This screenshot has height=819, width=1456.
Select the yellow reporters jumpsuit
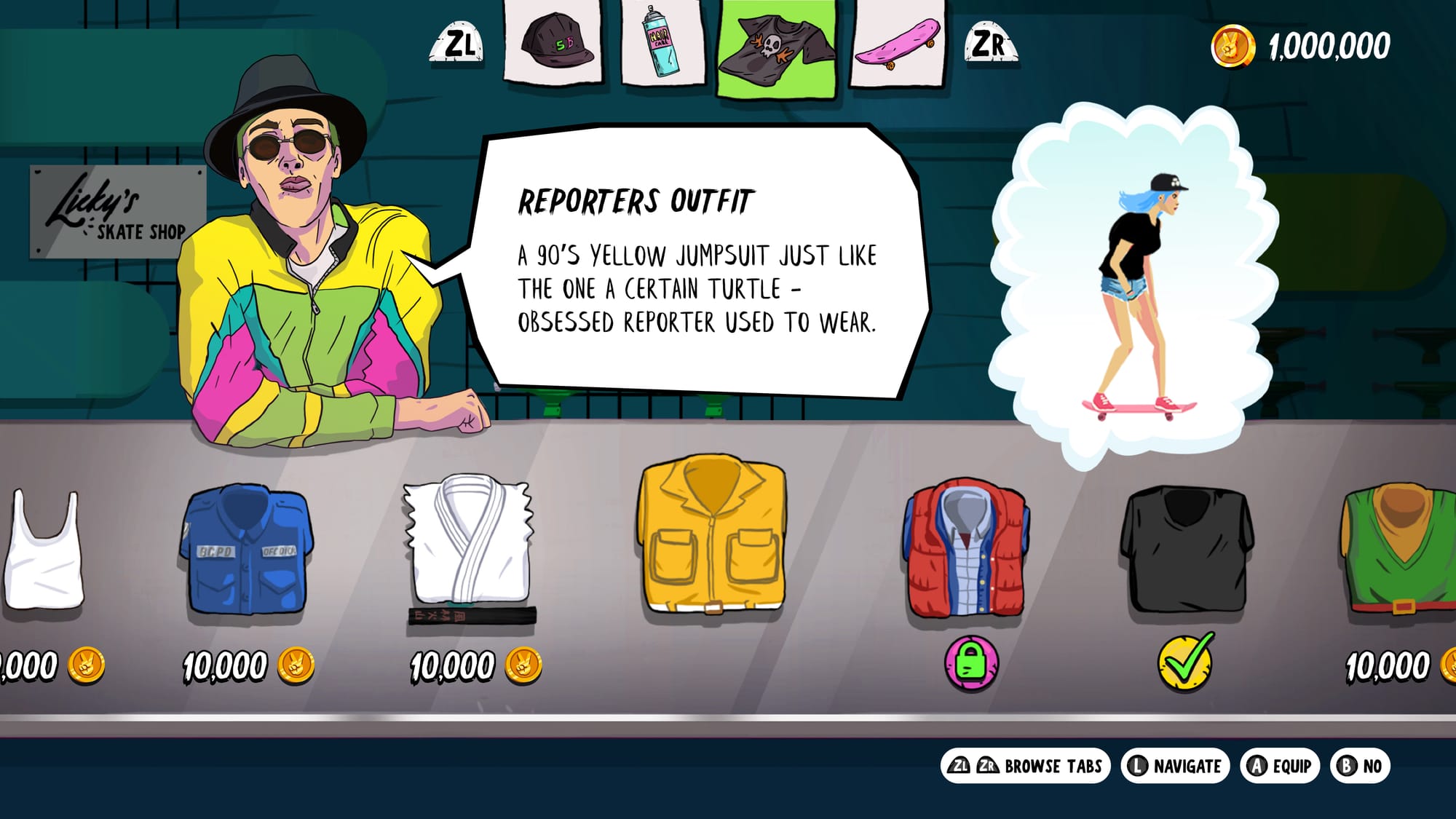click(x=712, y=535)
